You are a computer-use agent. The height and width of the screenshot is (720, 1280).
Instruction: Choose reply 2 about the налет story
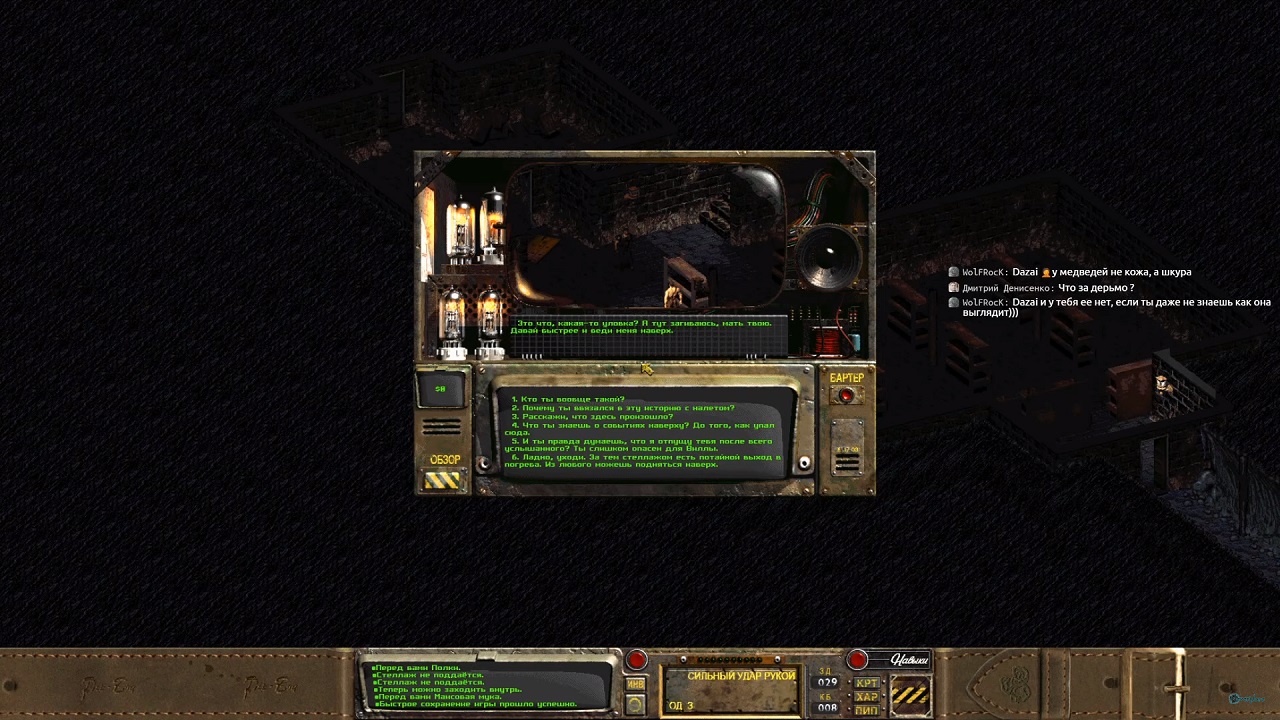pos(623,408)
